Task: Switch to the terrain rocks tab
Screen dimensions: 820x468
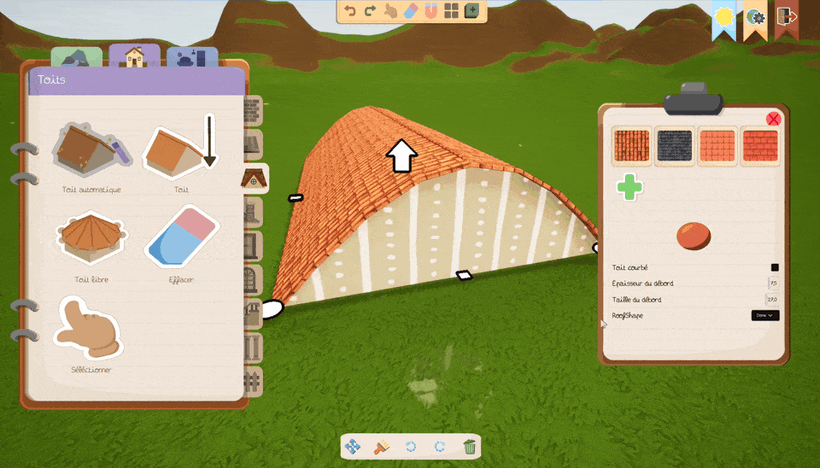Action: 77,59
